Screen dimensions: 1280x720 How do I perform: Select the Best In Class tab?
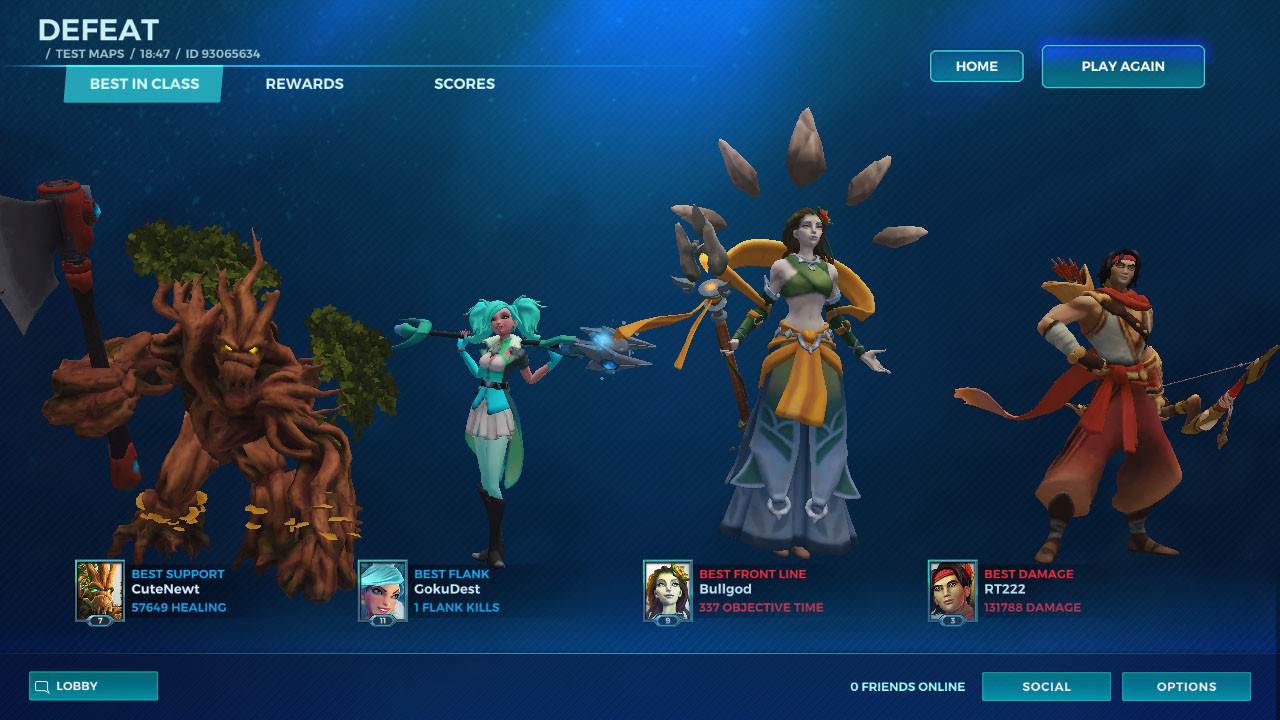pos(144,84)
